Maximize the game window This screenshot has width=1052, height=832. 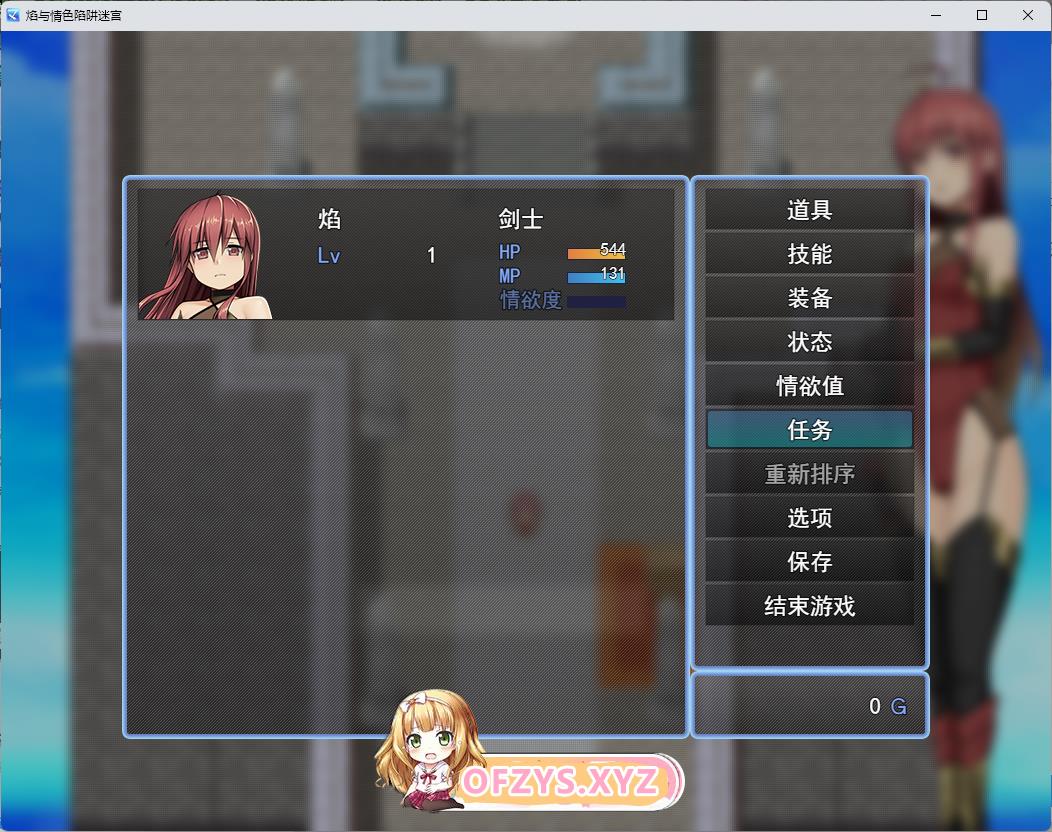point(982,15)
